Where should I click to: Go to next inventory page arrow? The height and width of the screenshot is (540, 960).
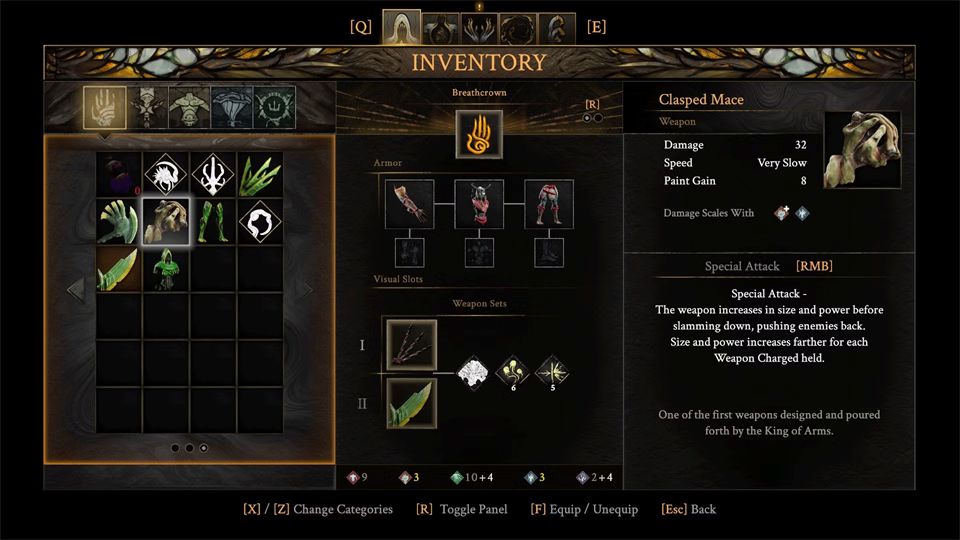(x=309, y=290)
